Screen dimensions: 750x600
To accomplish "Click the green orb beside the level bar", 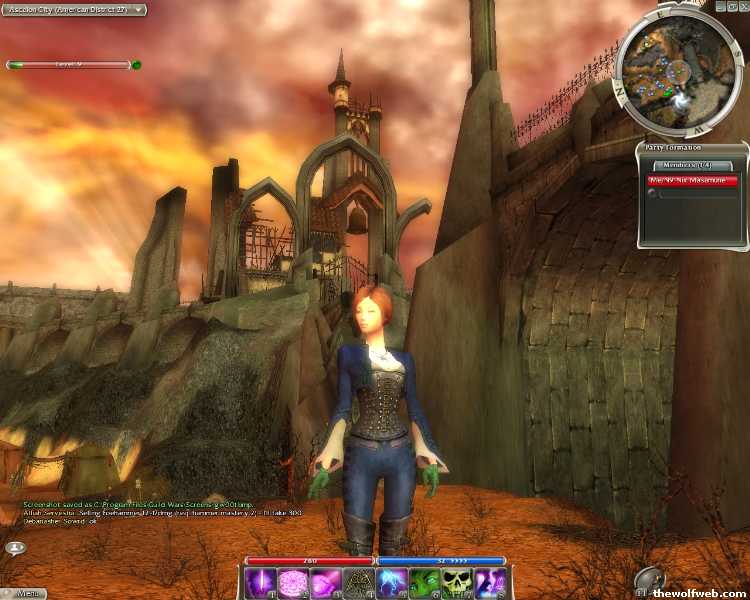I will click(136, 65).
